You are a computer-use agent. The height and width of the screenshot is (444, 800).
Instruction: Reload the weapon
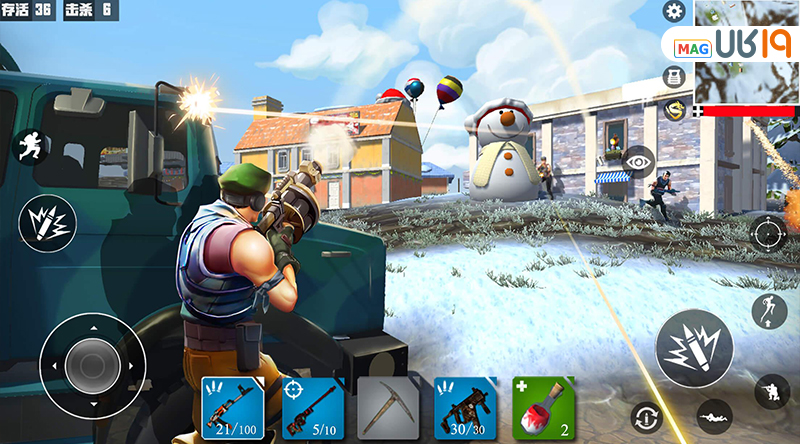point(647,416)
